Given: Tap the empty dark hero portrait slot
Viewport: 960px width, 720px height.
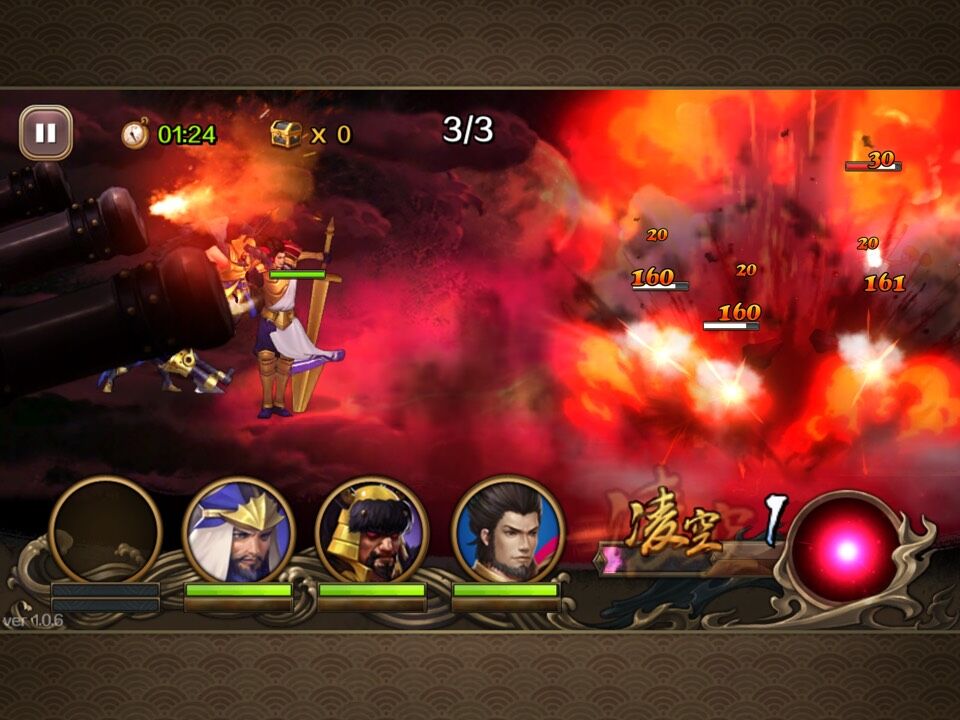Looking at the screenshot, I should tap(105, 531).
